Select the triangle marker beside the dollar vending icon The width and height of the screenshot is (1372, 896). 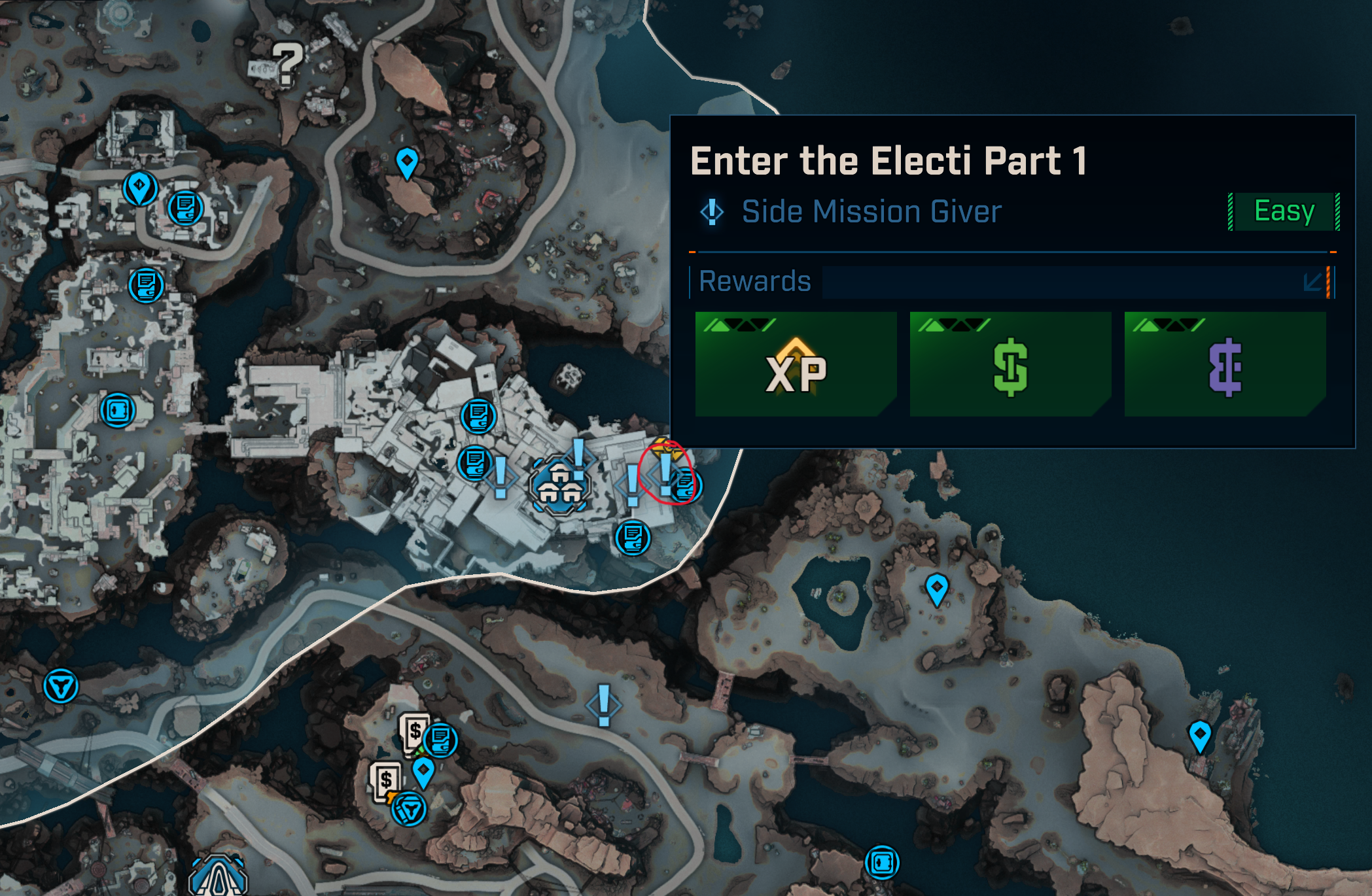click(410, 810)
